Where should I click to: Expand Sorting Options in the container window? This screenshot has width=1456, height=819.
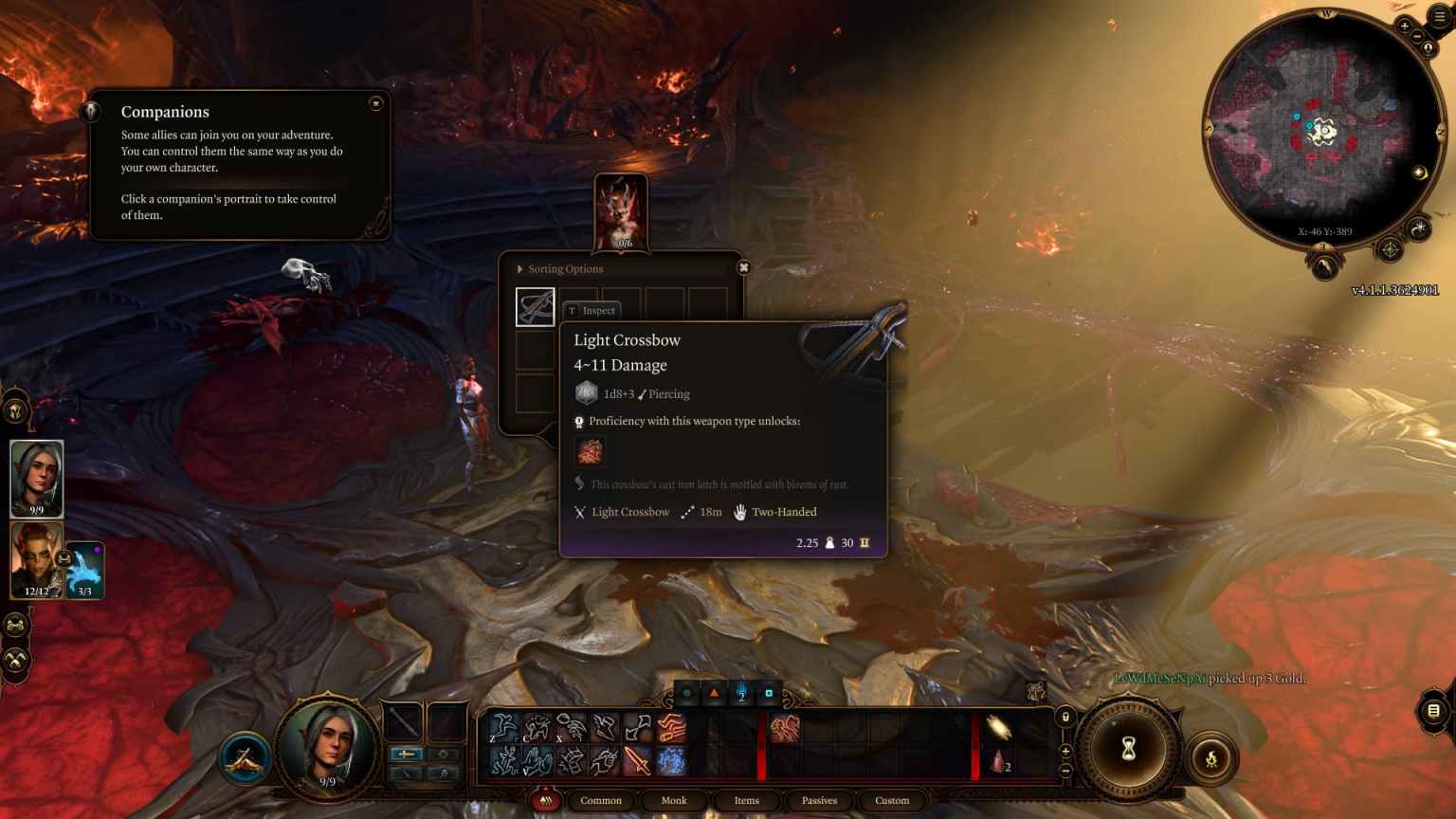(x=561, y=268)
